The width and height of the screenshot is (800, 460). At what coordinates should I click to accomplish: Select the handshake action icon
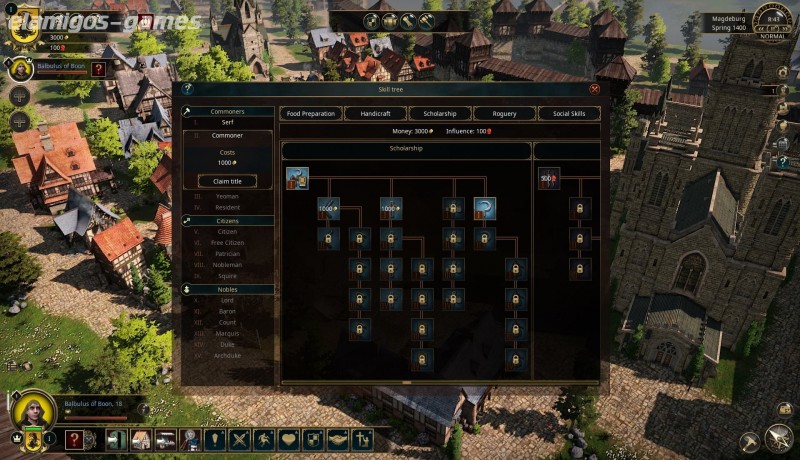pyautogui.click(x=338, y=439)
